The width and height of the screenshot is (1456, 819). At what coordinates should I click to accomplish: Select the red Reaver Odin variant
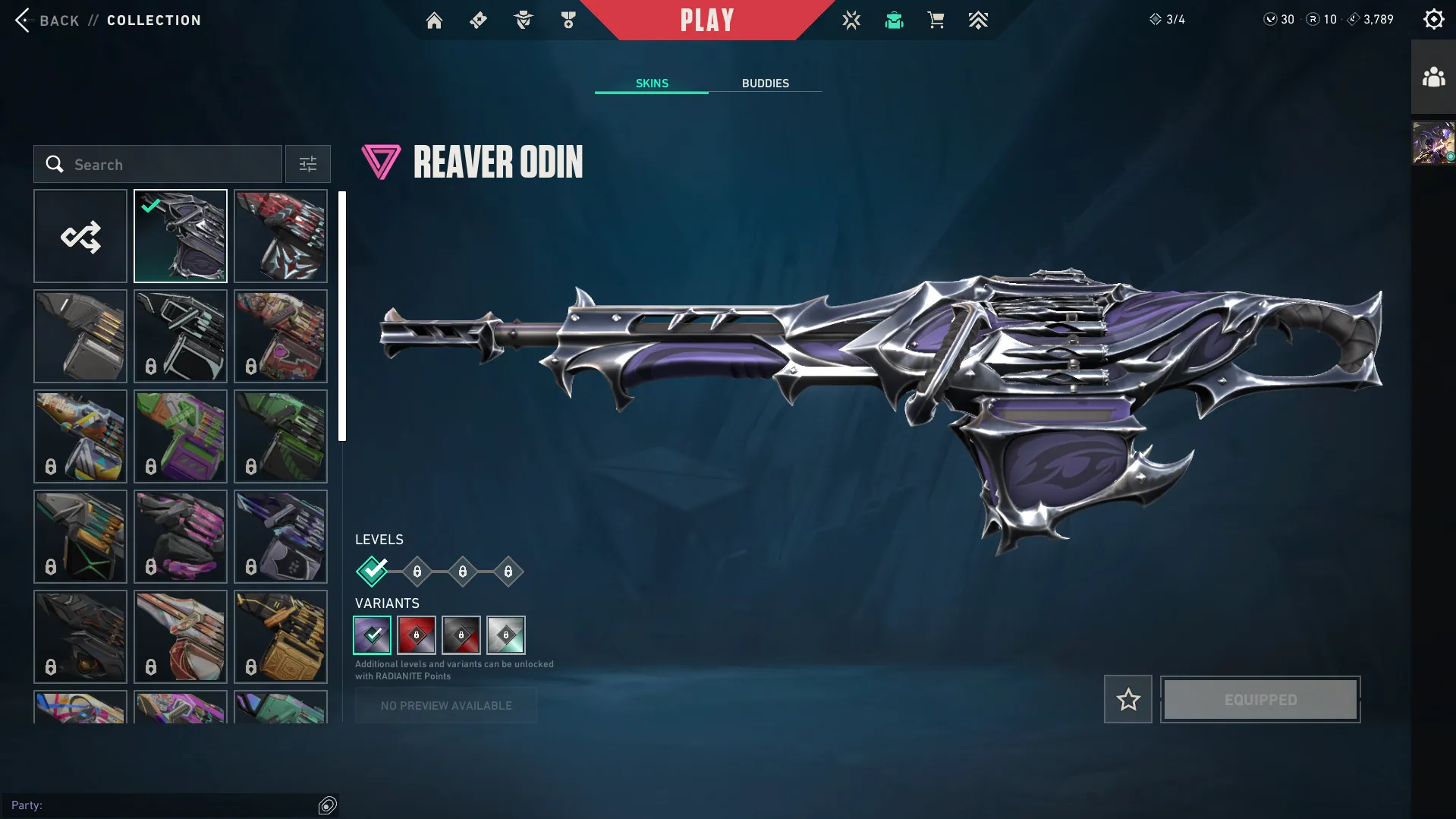(x=416, y=635)
